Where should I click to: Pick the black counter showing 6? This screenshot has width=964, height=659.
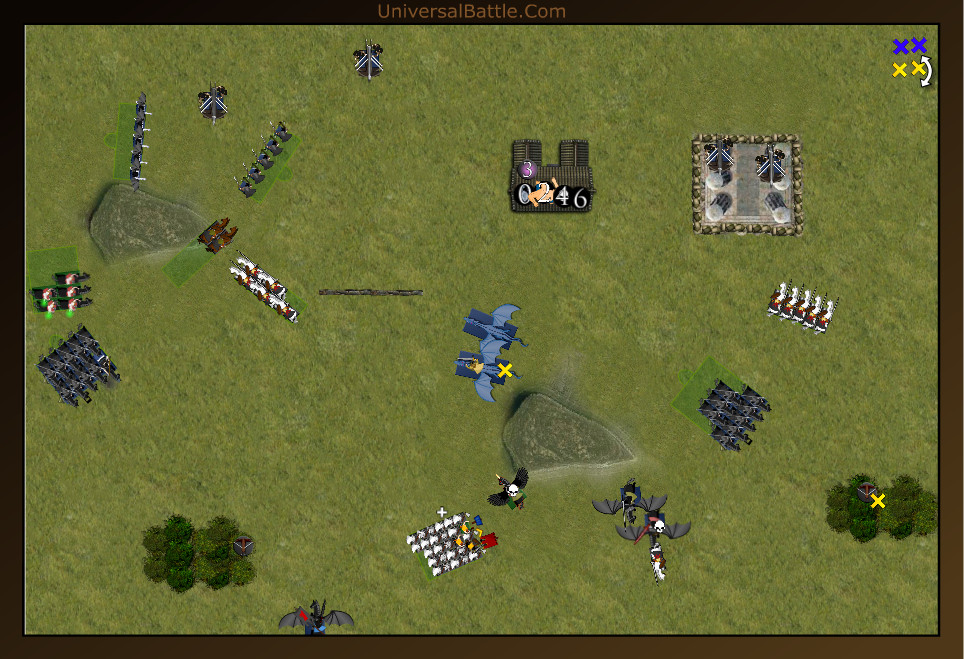(580, 198)
